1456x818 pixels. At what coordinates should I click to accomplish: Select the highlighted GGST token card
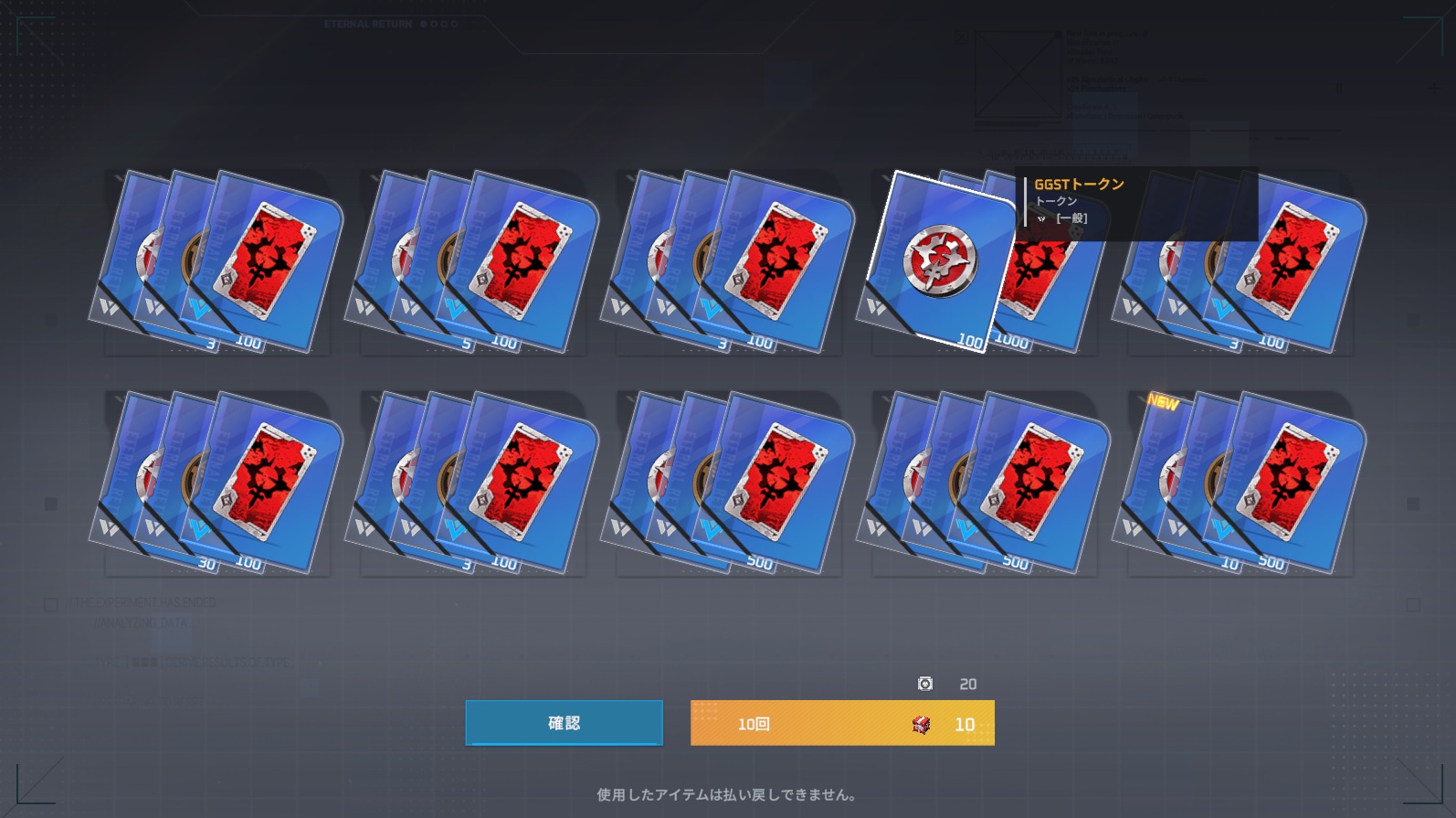click(x=938, y=260)
